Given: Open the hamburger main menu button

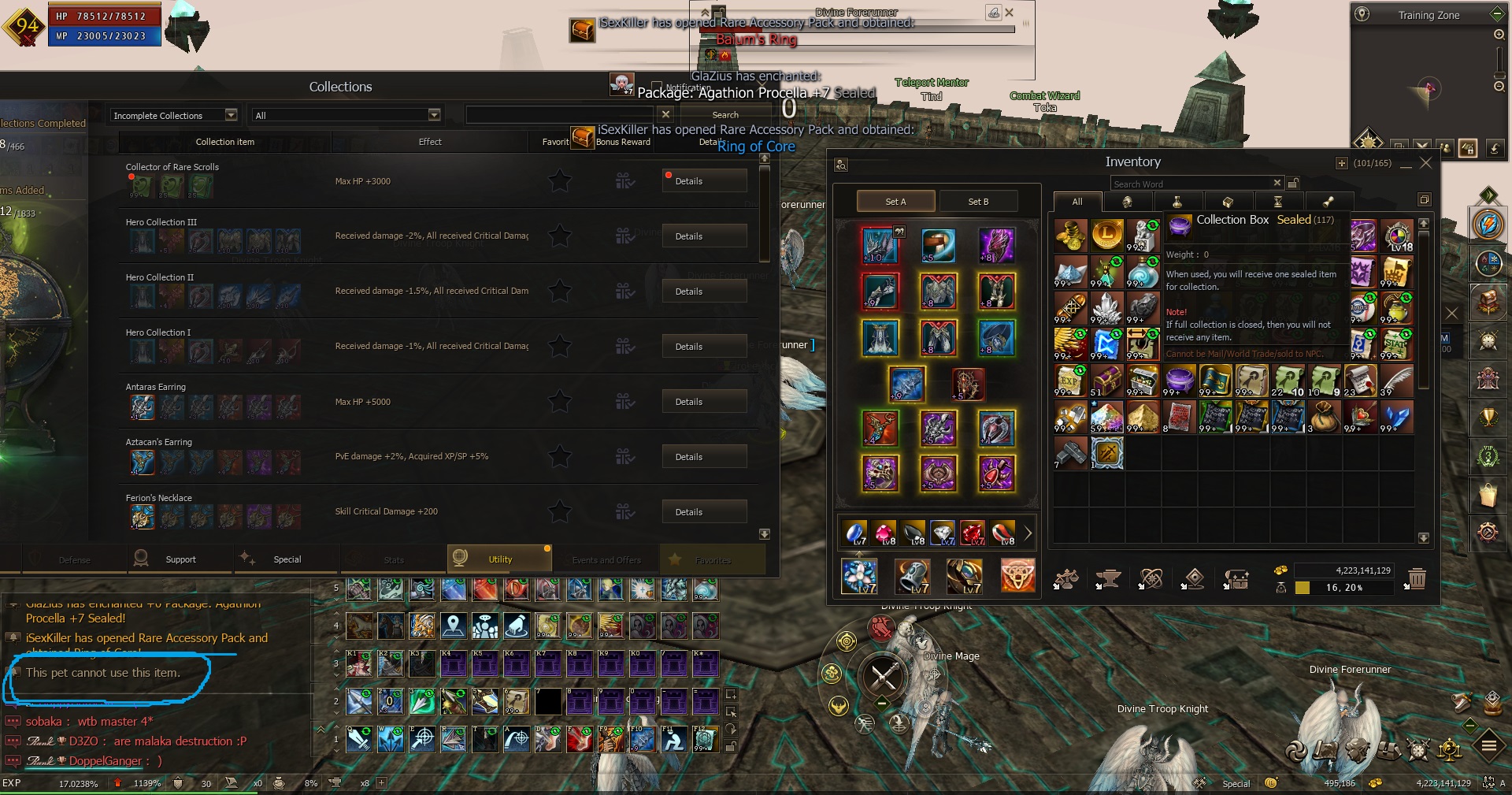Looking at the screenshot, I should coord(1488,745).
